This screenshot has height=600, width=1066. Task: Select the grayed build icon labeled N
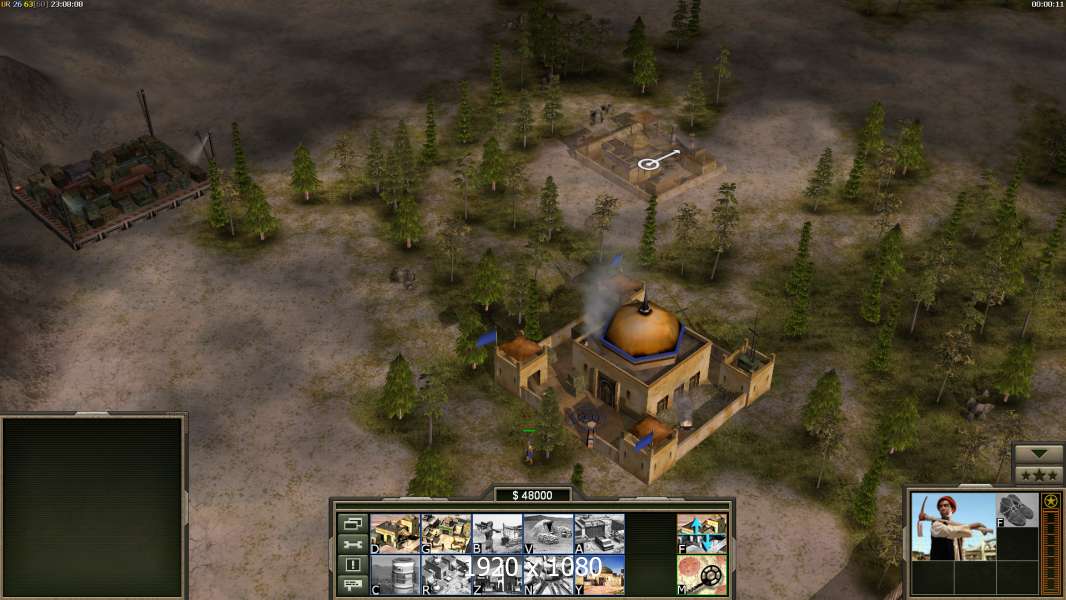tap(548, 574)
